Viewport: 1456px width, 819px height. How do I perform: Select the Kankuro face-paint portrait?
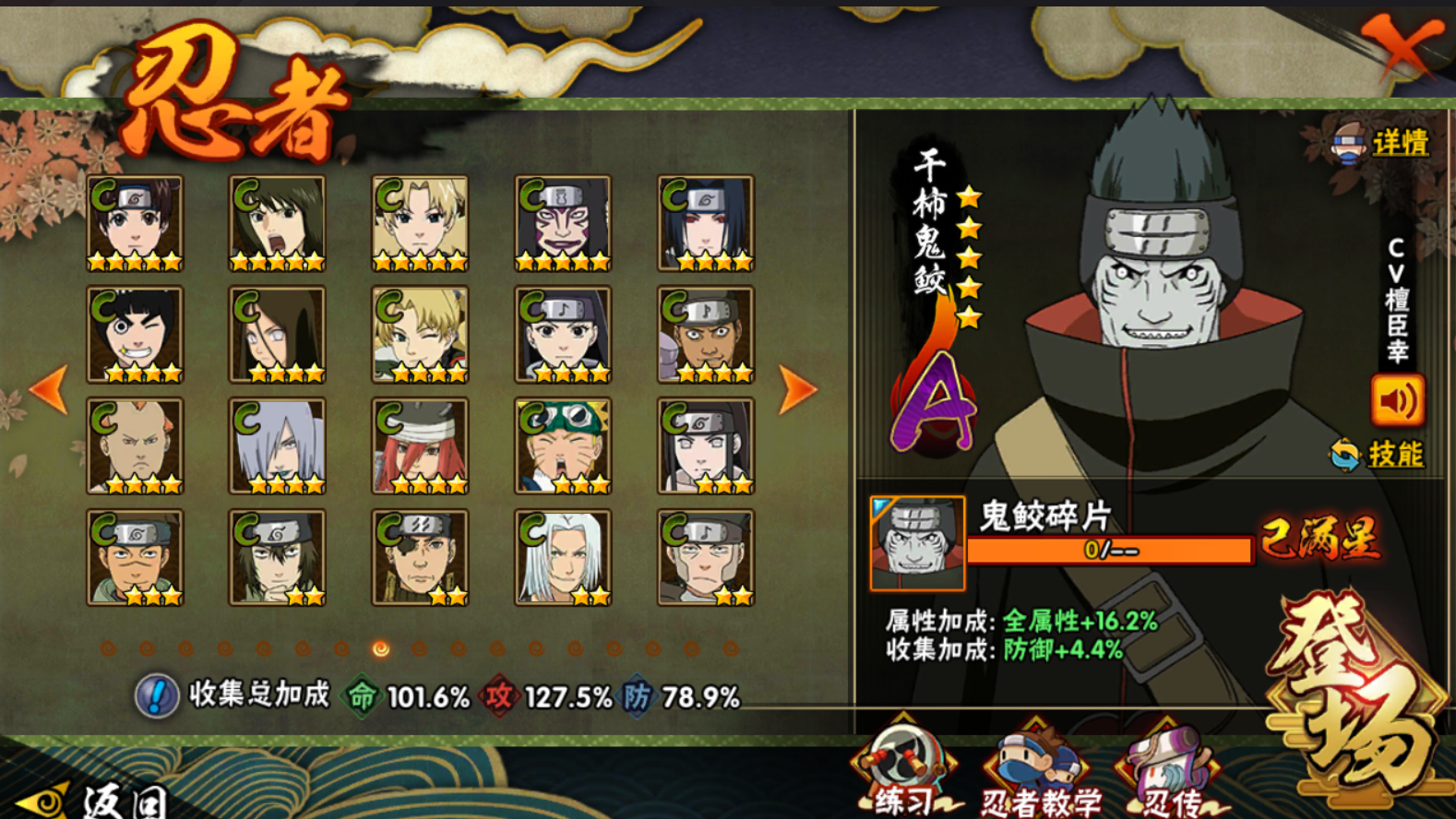(x=563, y=224)
